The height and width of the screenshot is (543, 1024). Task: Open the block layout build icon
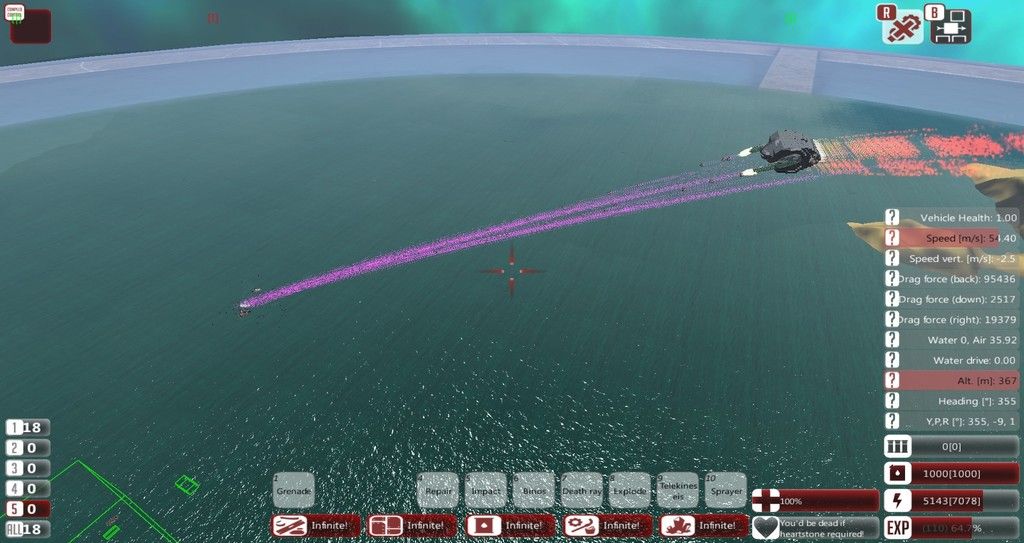click(951, 27)
